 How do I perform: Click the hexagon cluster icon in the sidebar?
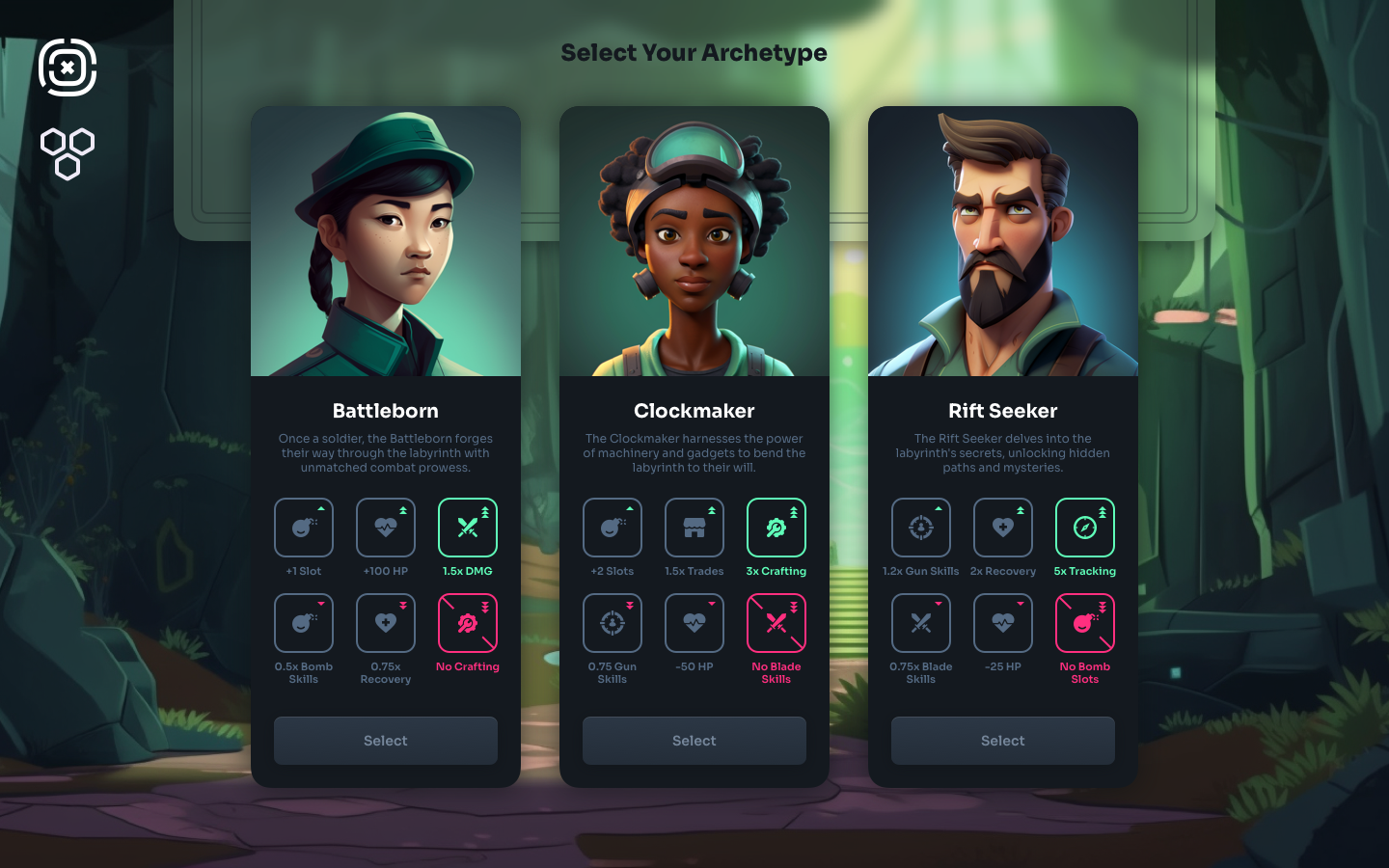point(68,153)
